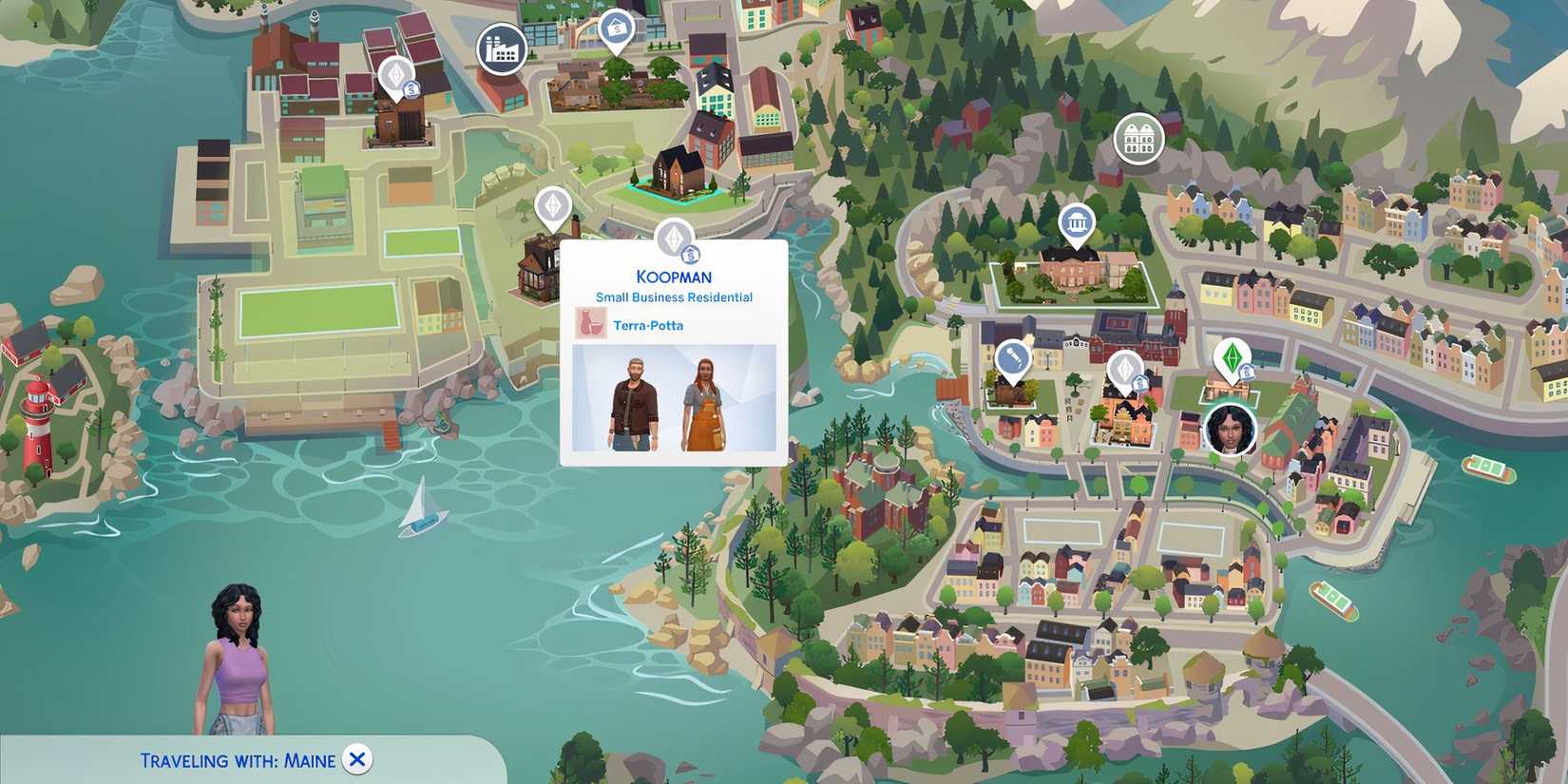Viewport: 1568px width, 784px height.
Task: Click the Small Business Residential label
Action: 672,296
